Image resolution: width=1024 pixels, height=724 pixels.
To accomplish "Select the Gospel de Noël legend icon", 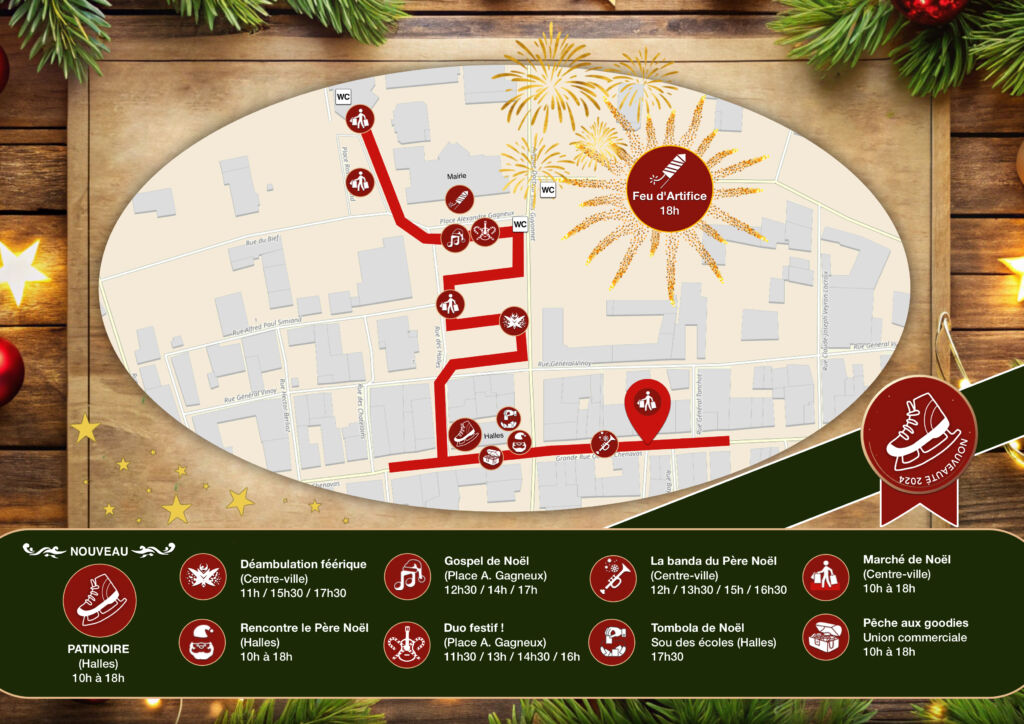I will click(407, 577).
